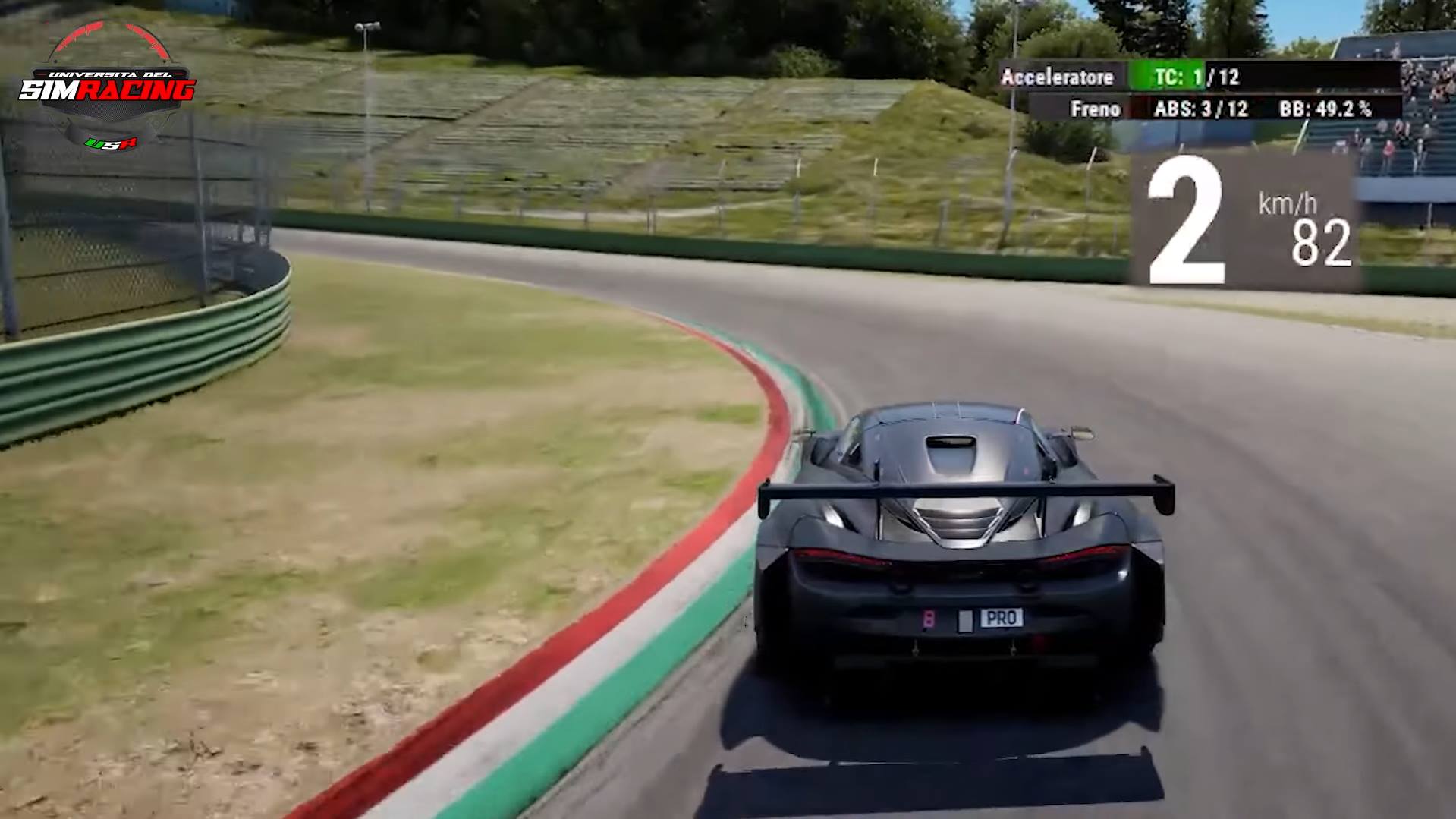Toggle the Acceleratore telemetry bar
1456x819 pixels.
point(1058,77)
